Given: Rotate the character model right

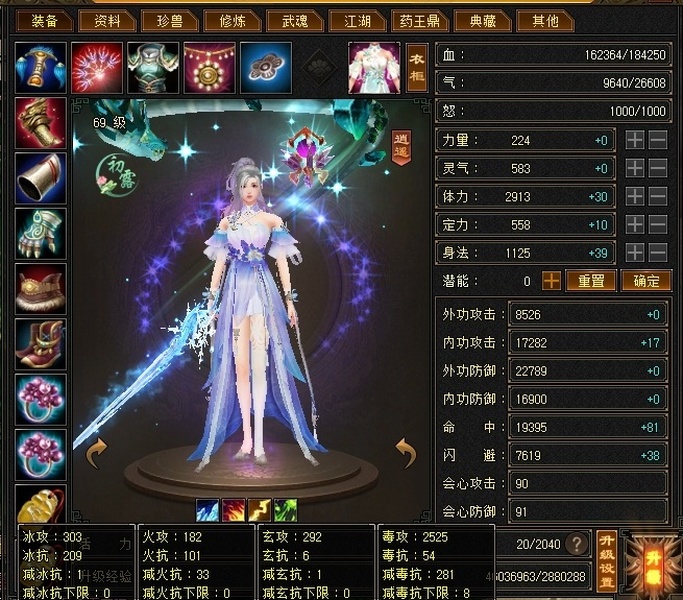Looking at the screenshot, I should coord(405,454).
